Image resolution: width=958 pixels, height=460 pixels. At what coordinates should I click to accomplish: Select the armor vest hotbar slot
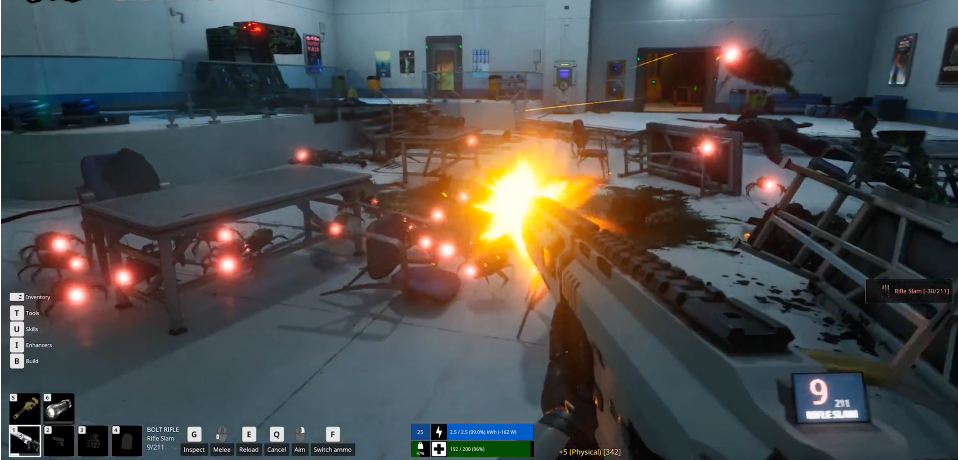point(127,440)
